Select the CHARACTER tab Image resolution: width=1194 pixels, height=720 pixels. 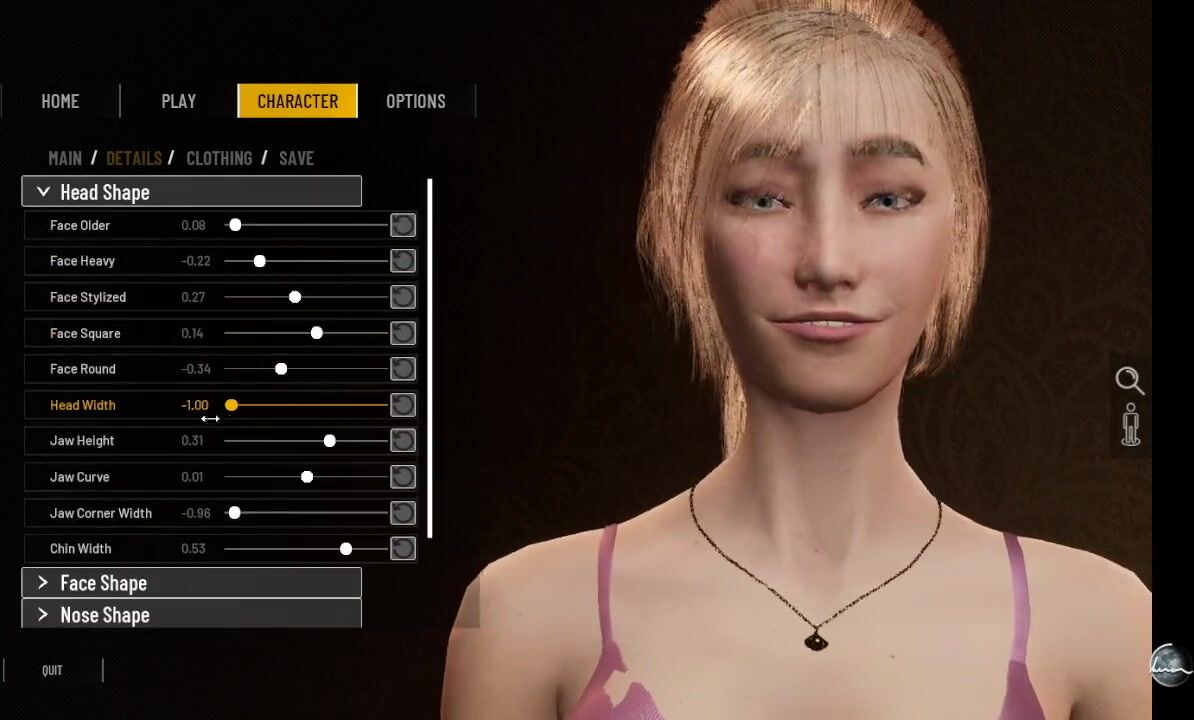(x=297, y=101)
